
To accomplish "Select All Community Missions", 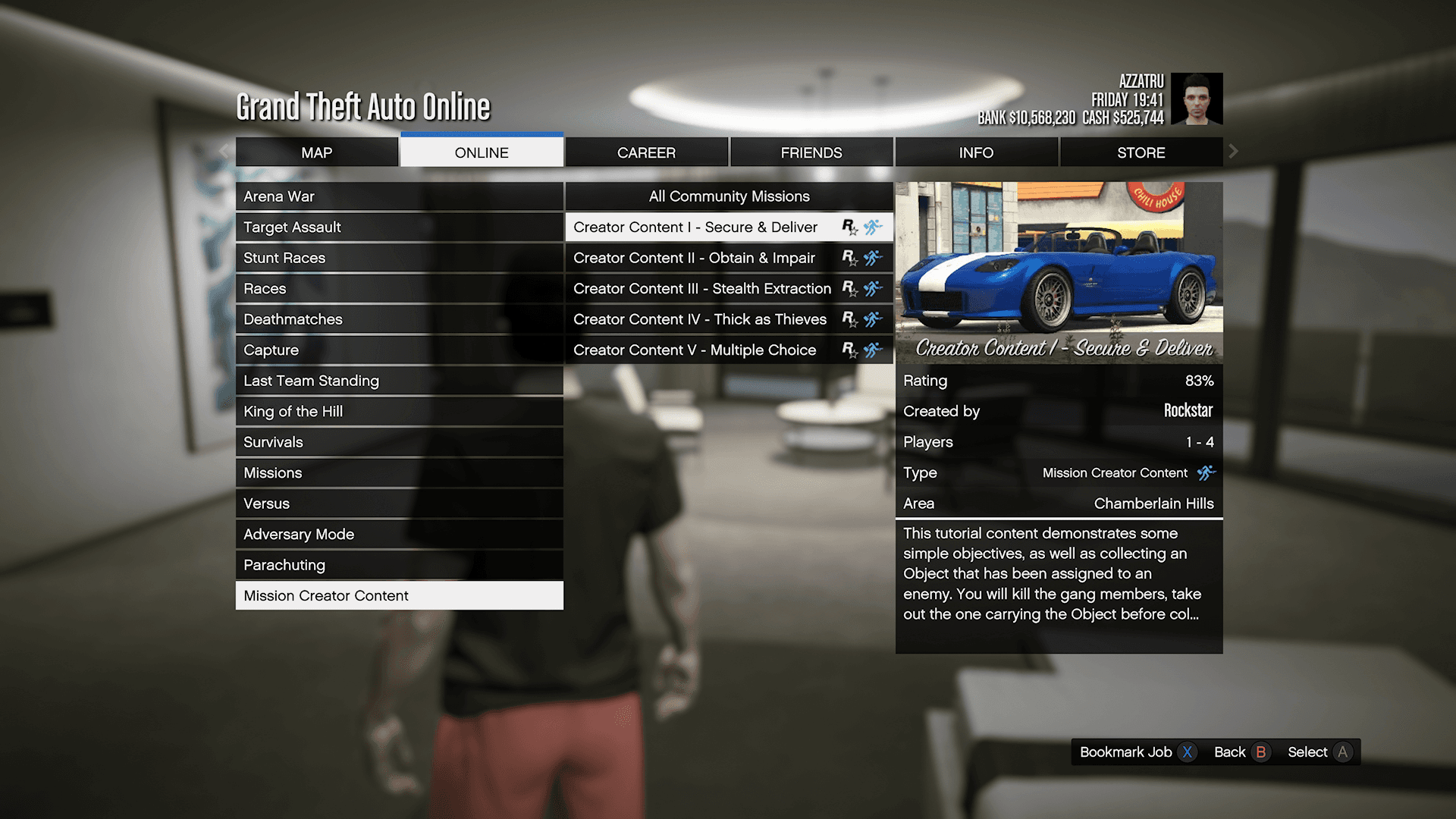I will point(728,196).
